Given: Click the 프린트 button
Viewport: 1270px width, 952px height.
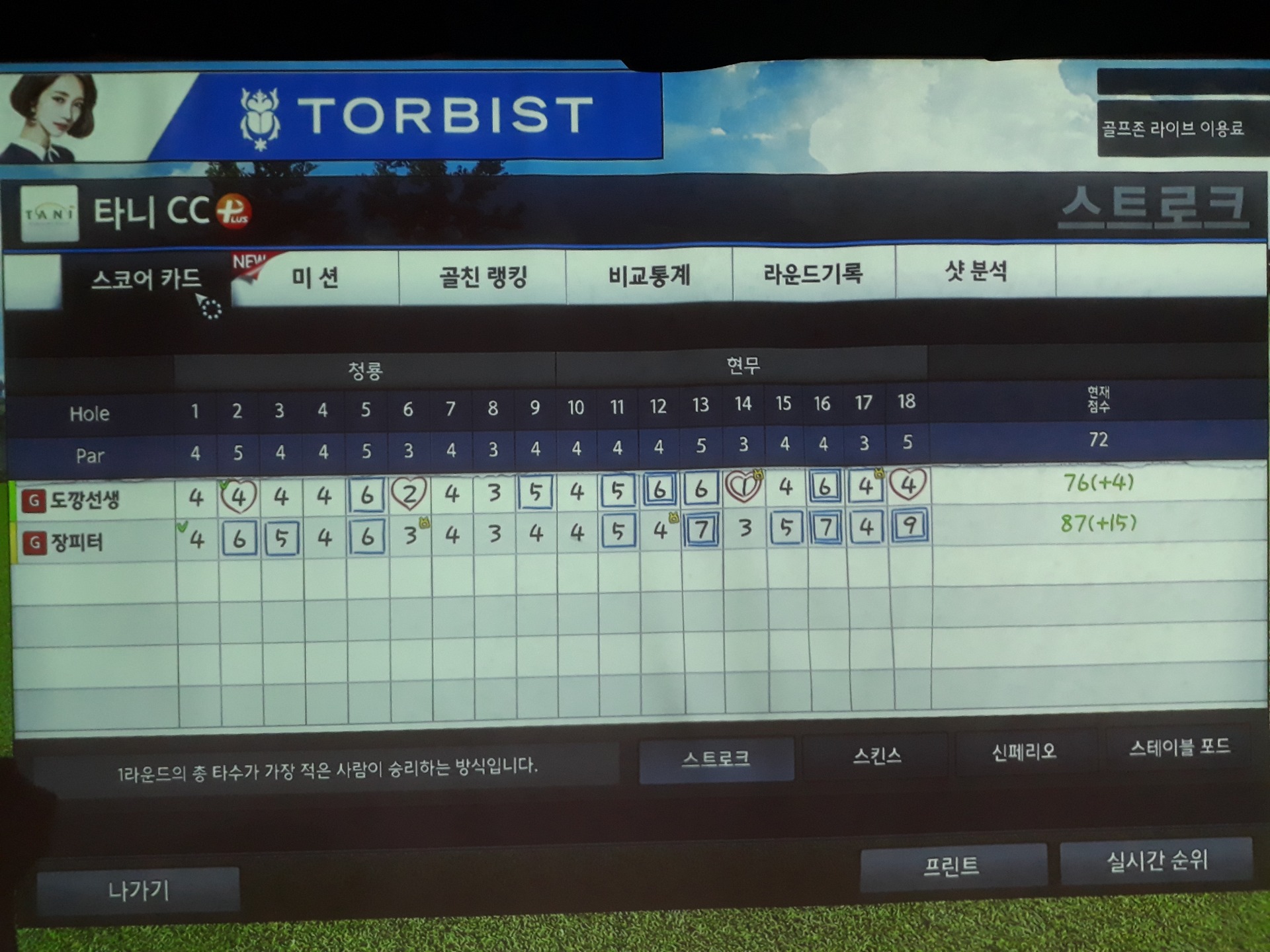Looking at the screenshot, I should point(951,865).
